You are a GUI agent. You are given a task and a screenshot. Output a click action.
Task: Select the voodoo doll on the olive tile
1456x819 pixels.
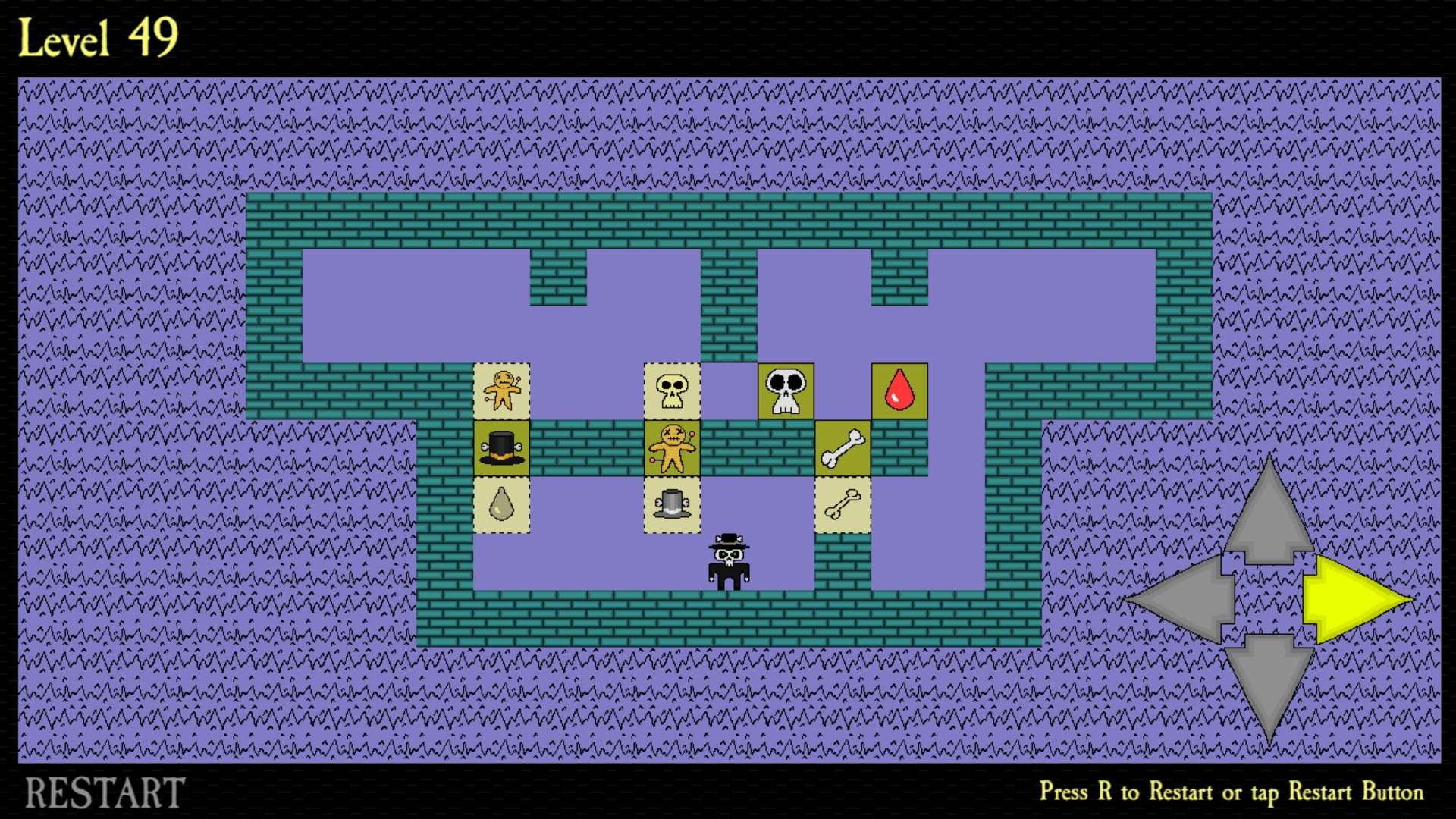click(672, 446)
